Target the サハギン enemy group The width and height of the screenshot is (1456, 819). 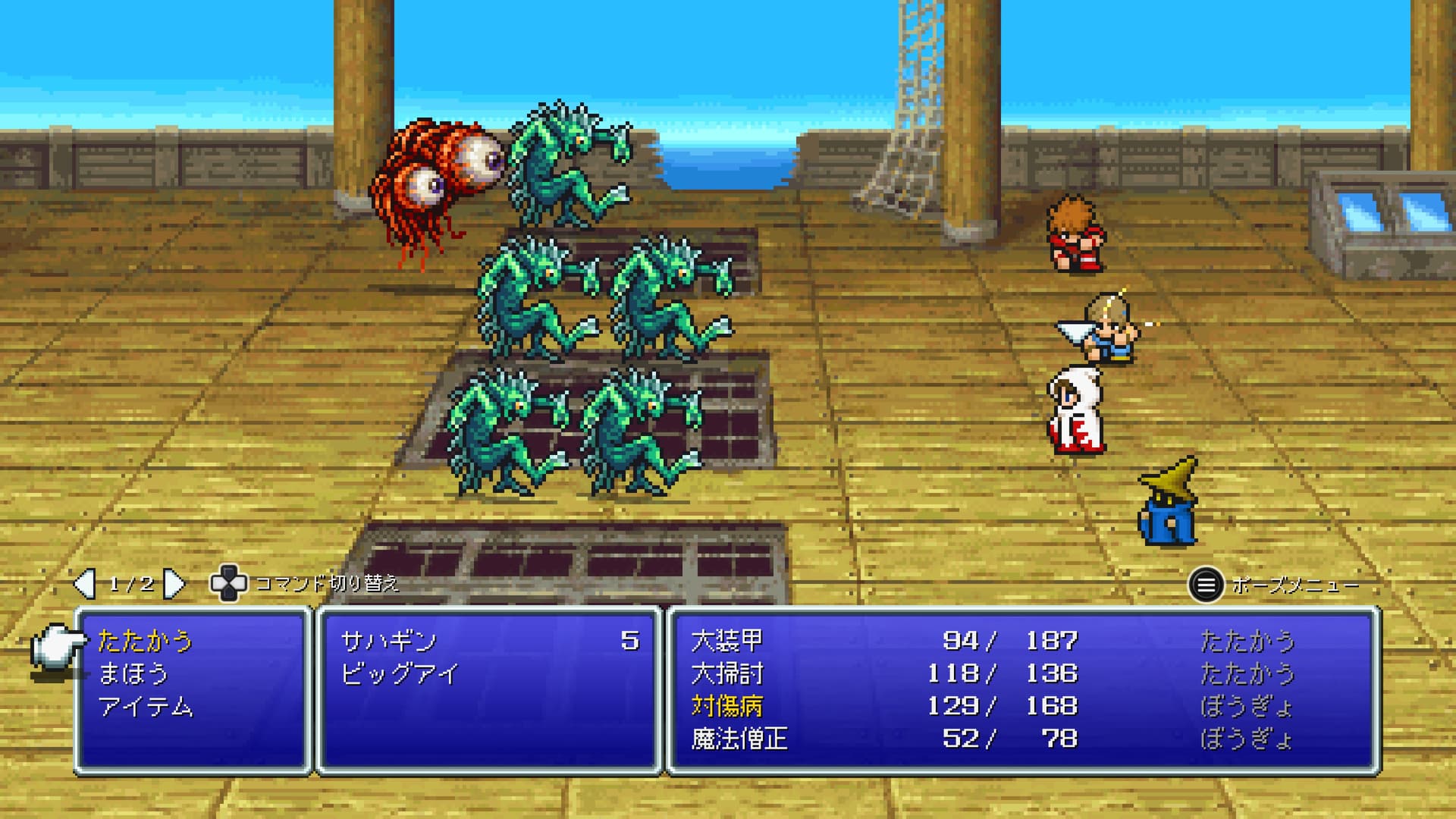(x=389, y=642)
